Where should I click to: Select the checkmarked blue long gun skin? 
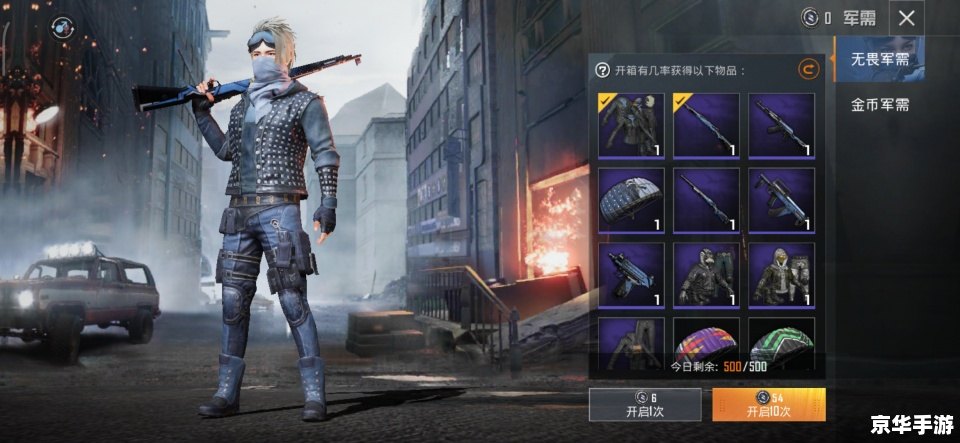[x=706, y=125]
